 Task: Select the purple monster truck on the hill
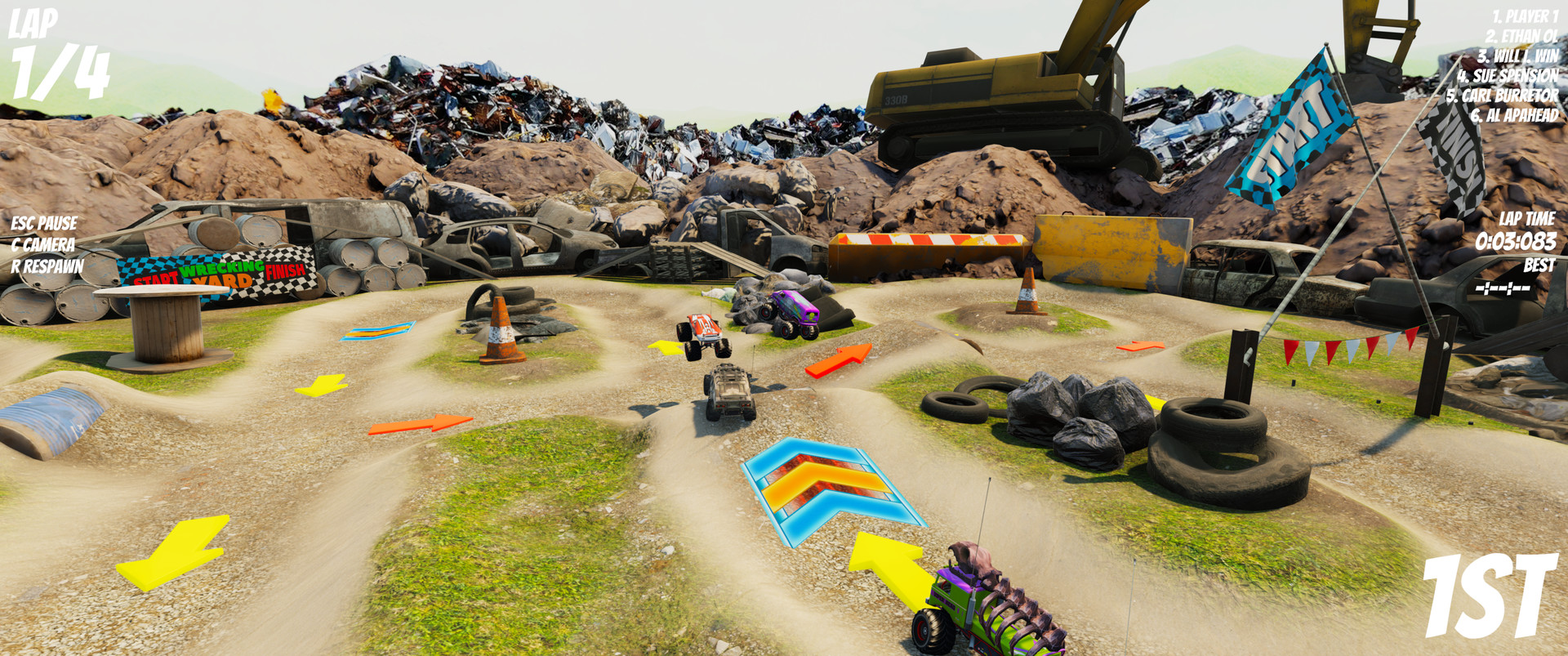pyautogui.click(x=792, y=313)
